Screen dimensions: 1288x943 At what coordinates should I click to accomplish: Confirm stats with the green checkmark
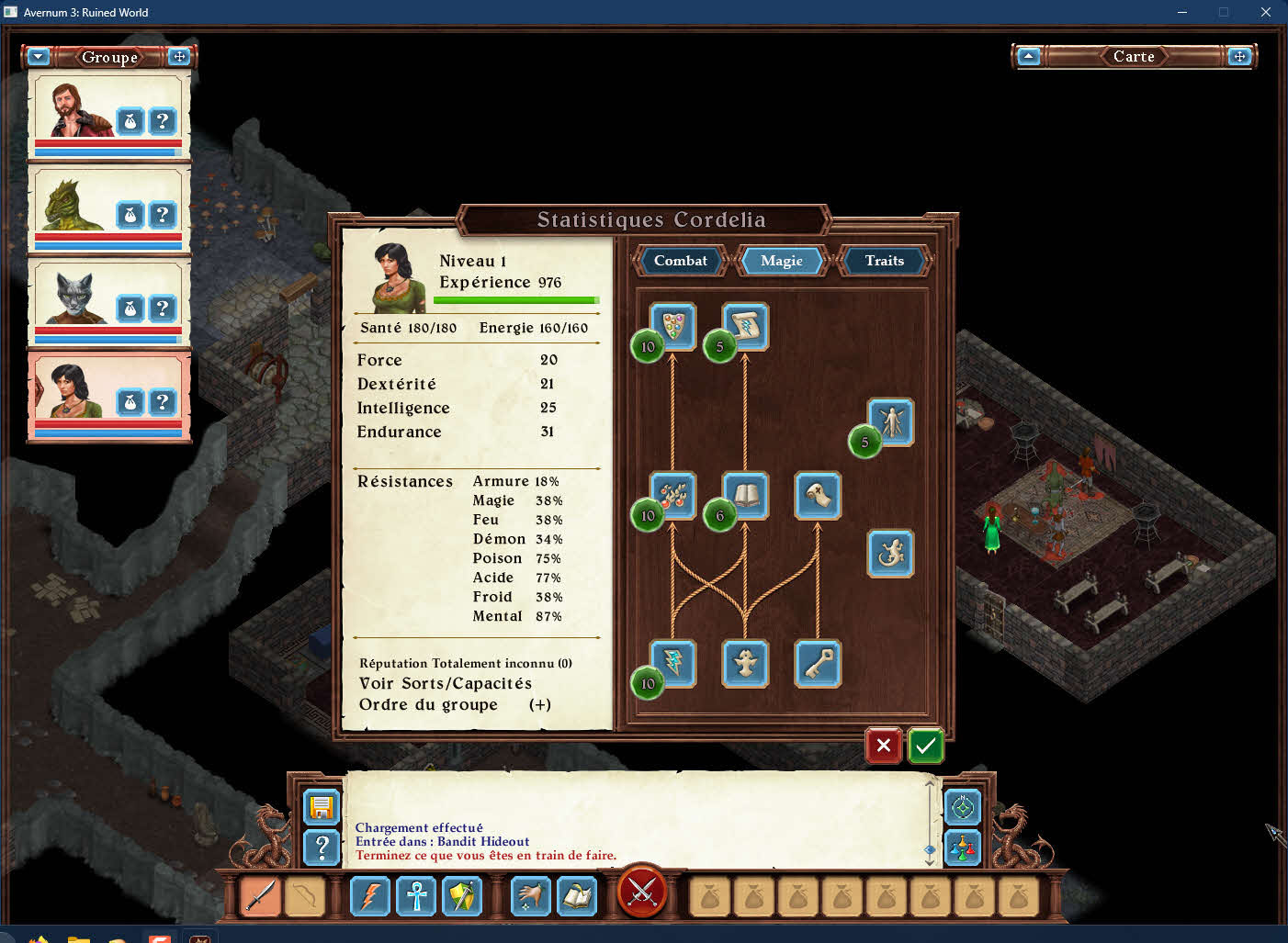tap(925, 746)
